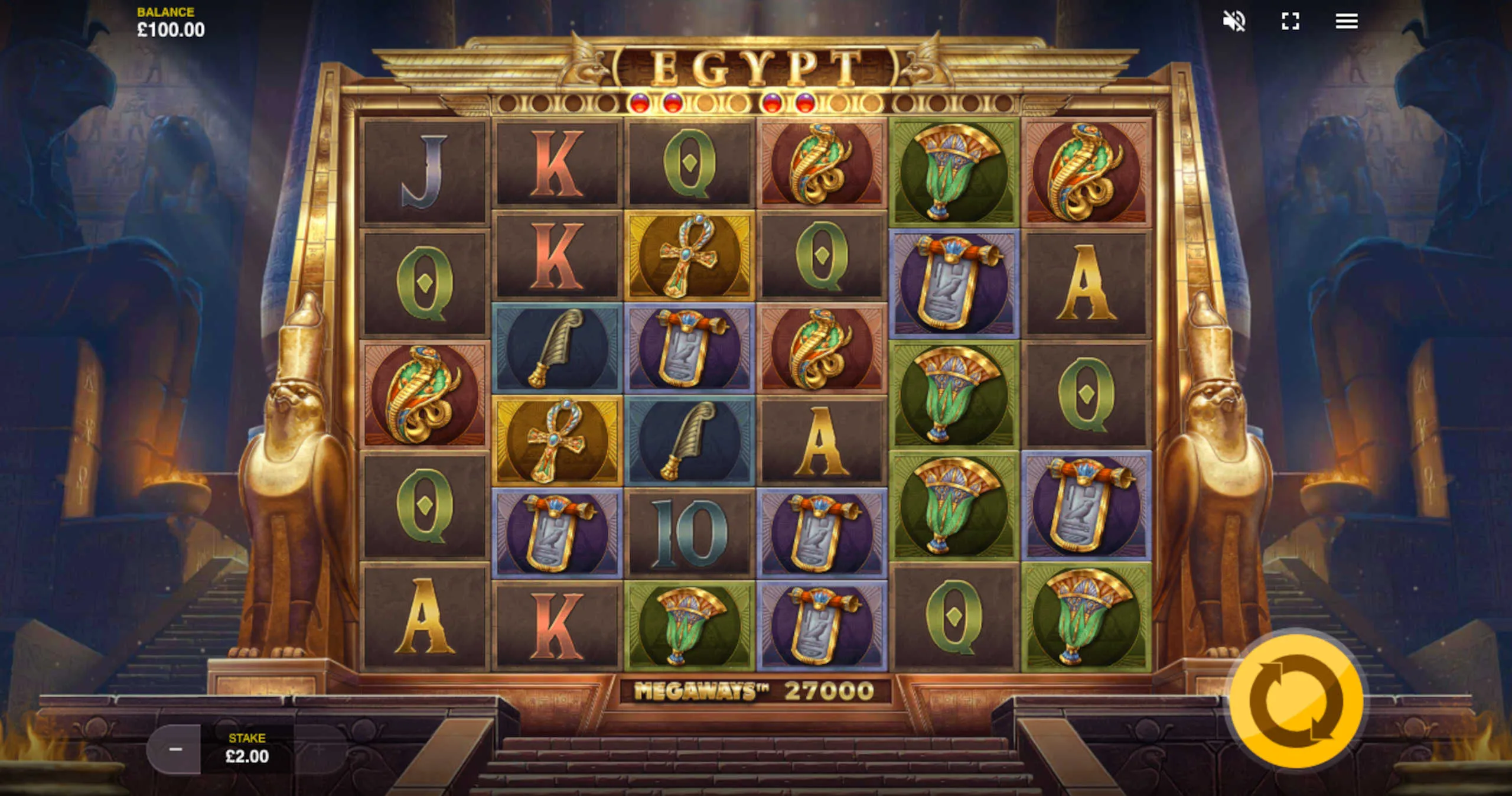Image resolution: width=1512 pixels, height=796 pixels.
Task: Enter fullscreen mode
Action: [1291, 22]
